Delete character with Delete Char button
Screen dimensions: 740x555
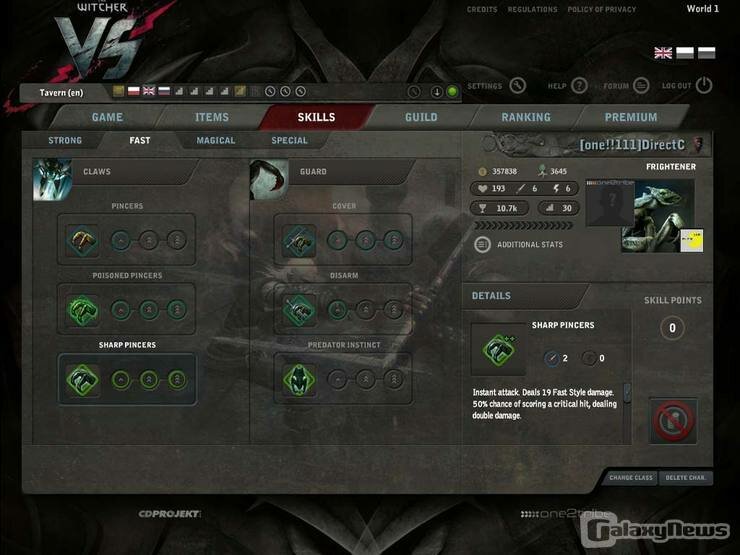coord(685,478)
